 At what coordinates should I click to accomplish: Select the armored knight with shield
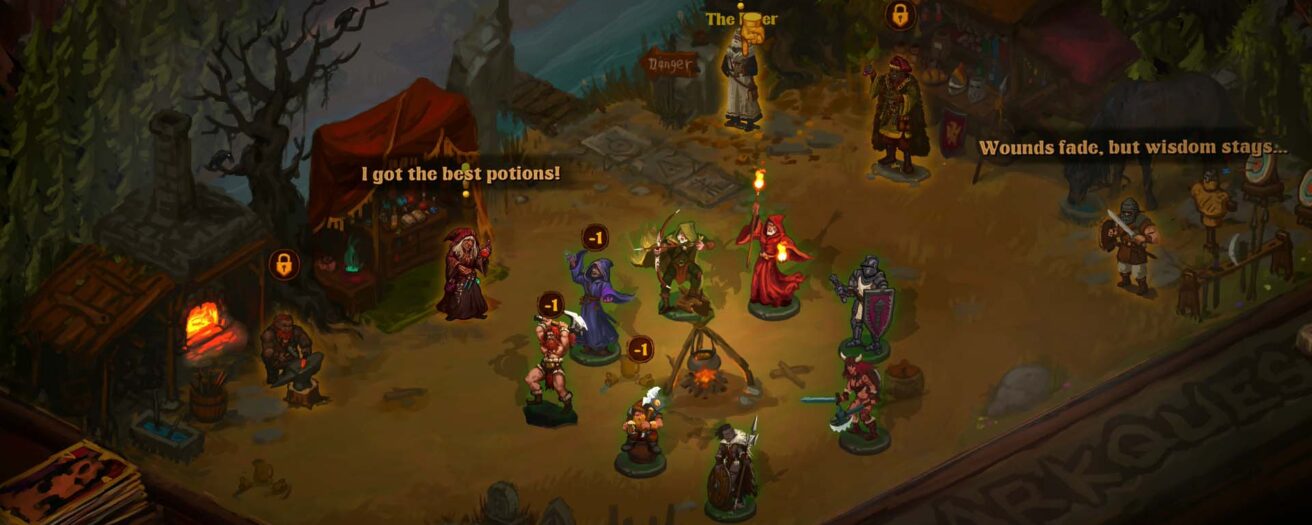click(864, 303)
